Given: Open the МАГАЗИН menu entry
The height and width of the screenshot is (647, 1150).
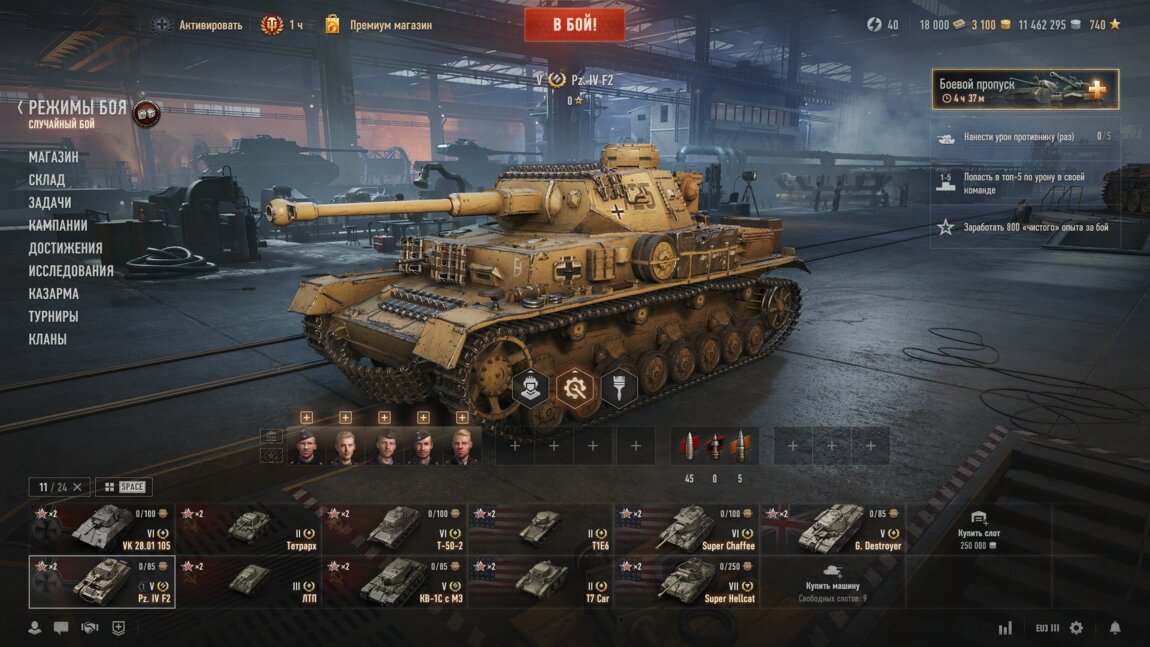Looking at the screenshot, I should click(53, 157).
